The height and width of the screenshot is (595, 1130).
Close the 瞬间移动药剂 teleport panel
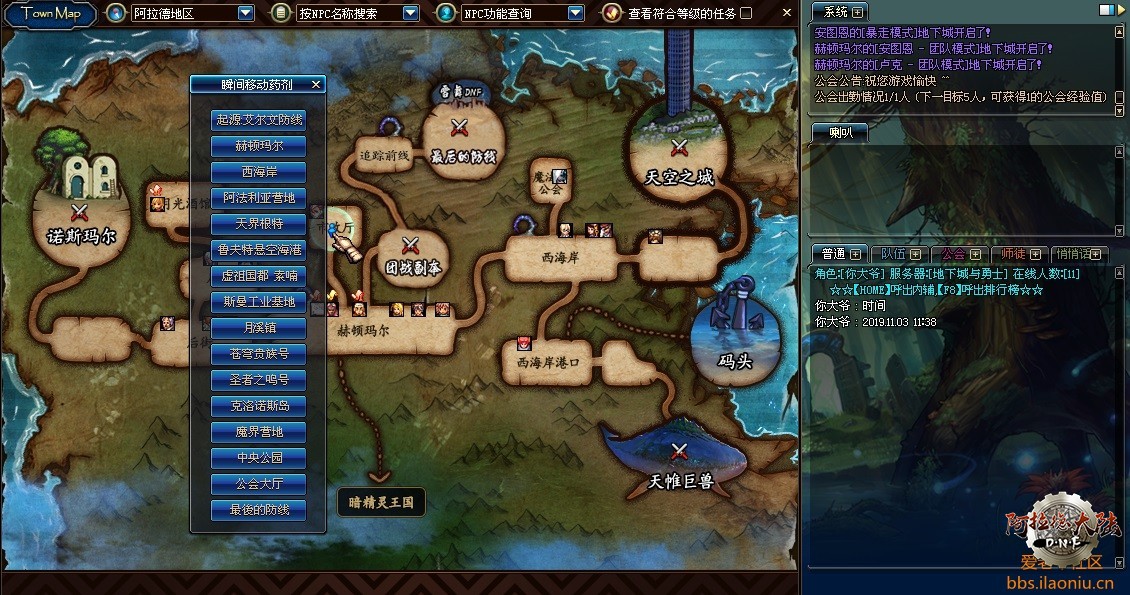coord(316,85)
